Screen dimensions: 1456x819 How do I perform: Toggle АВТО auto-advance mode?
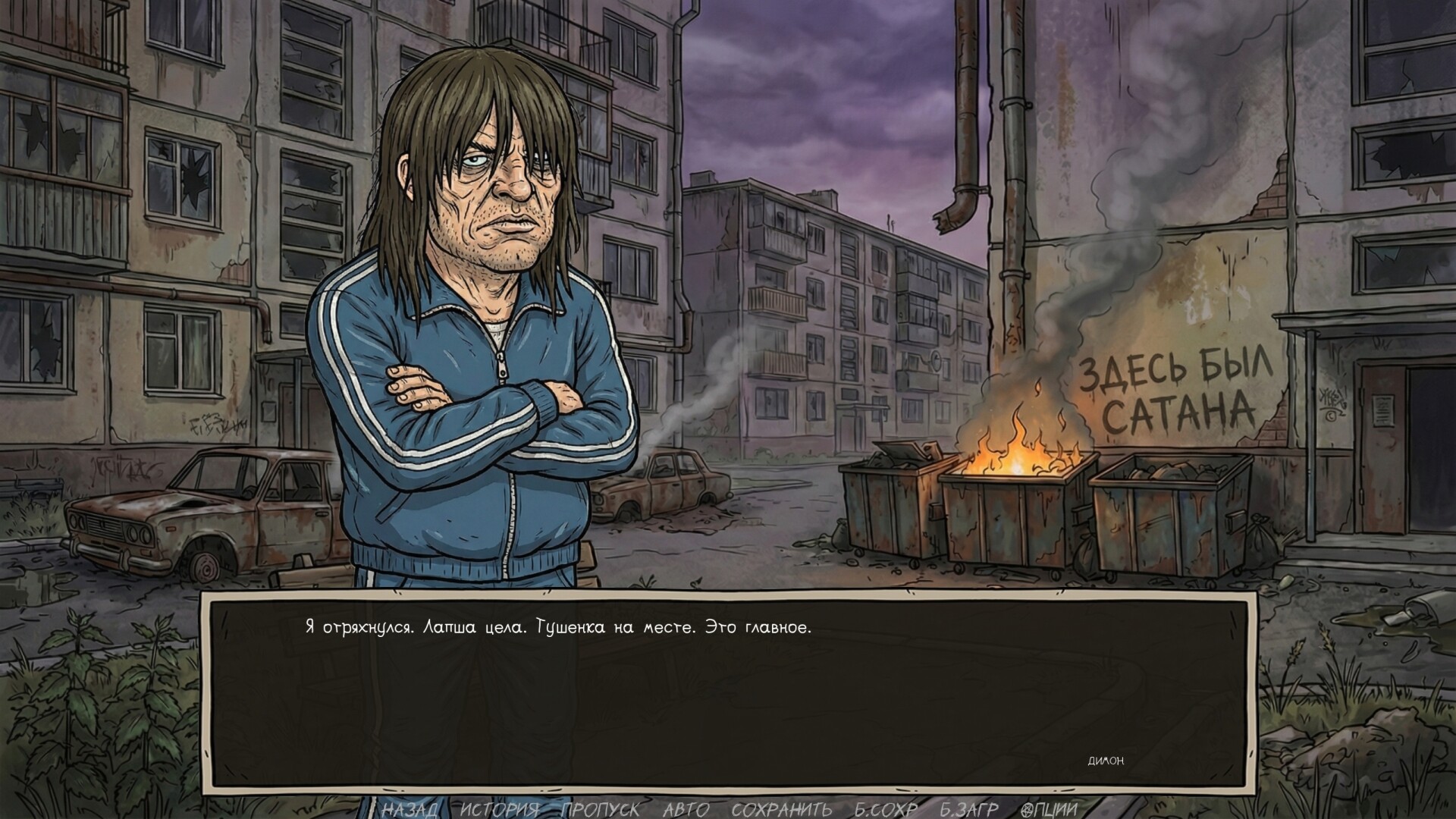(686, 809)
